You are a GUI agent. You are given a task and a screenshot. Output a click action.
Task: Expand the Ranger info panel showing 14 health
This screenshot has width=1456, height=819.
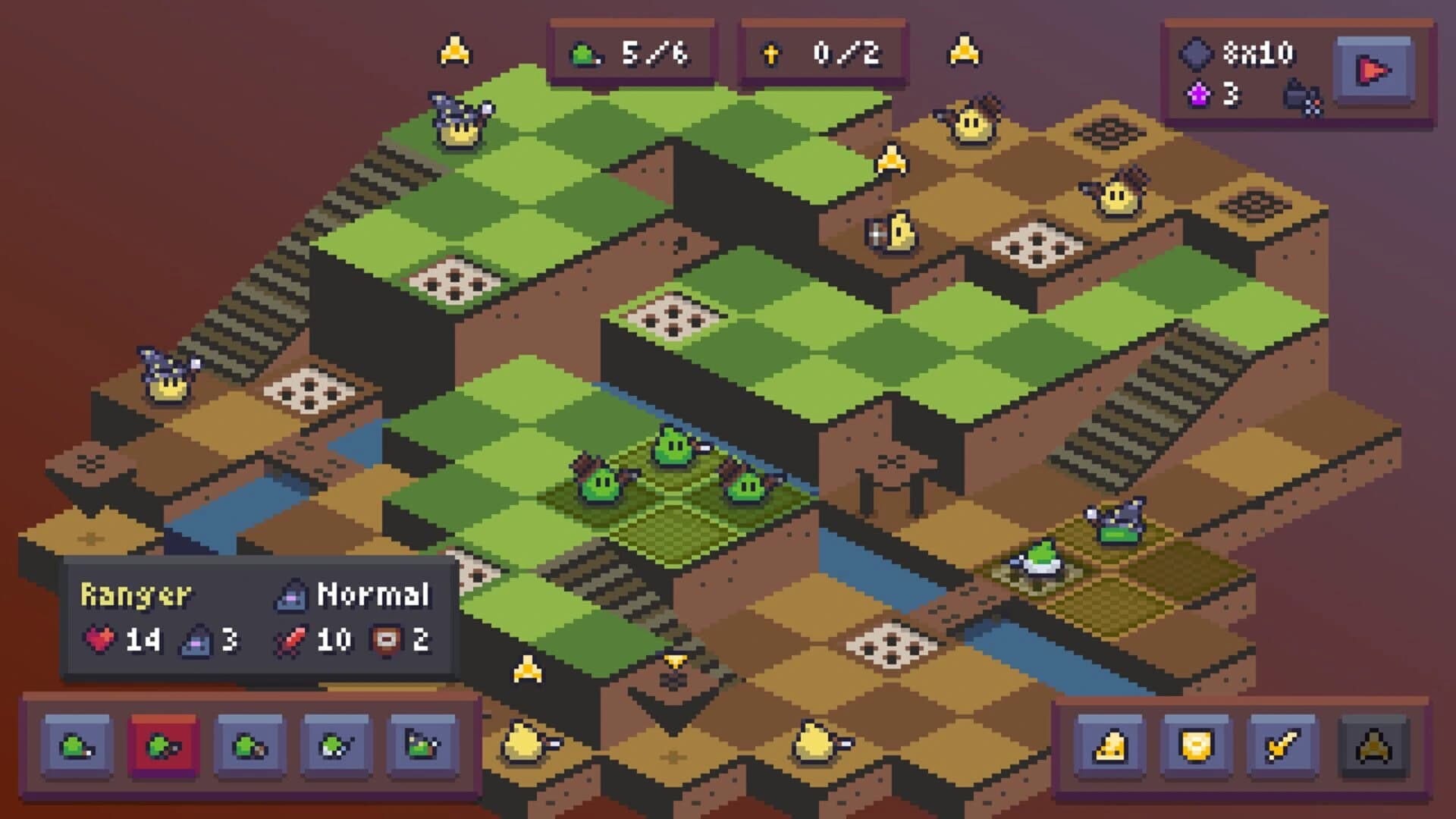point(136,595)
